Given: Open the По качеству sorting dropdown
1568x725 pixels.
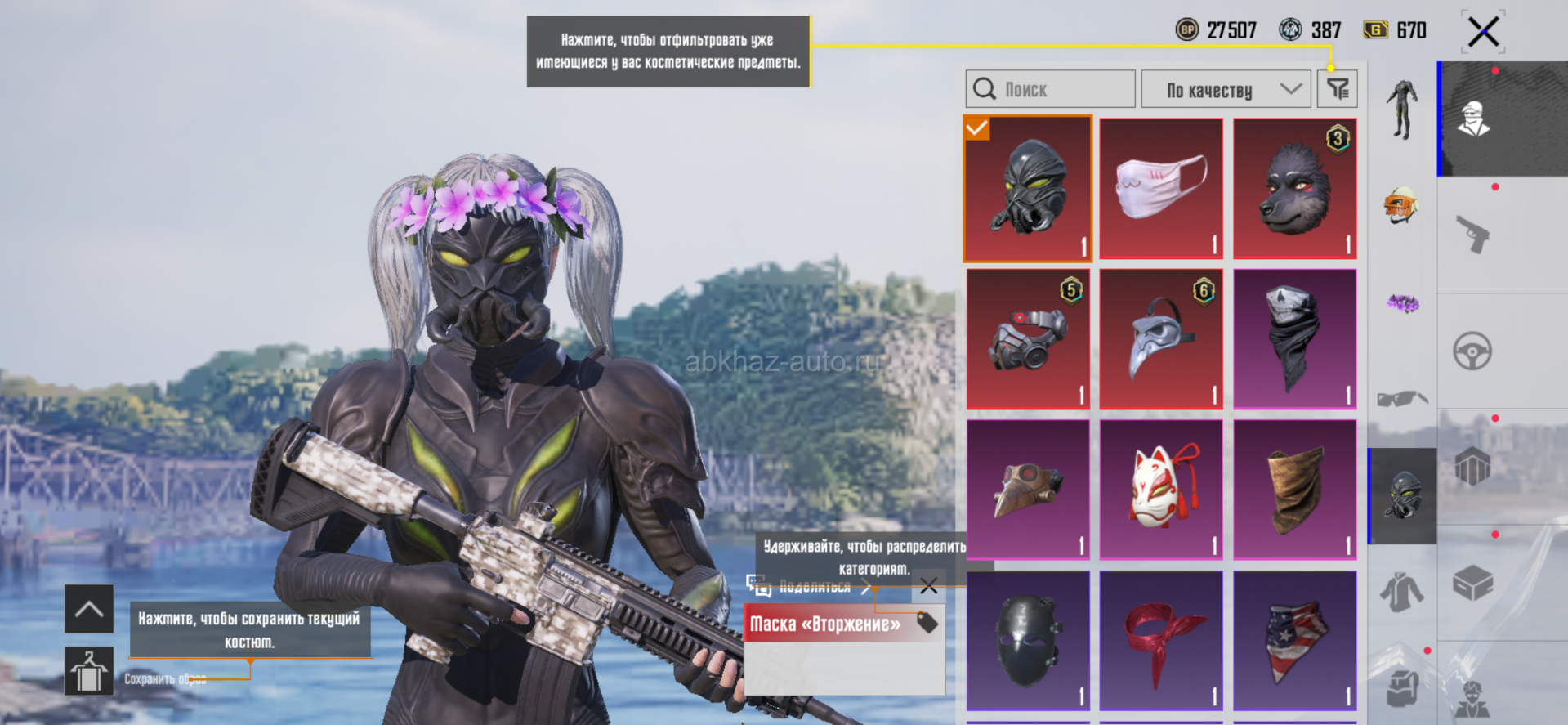Looking at the screenshot, I should point(1226,89).
